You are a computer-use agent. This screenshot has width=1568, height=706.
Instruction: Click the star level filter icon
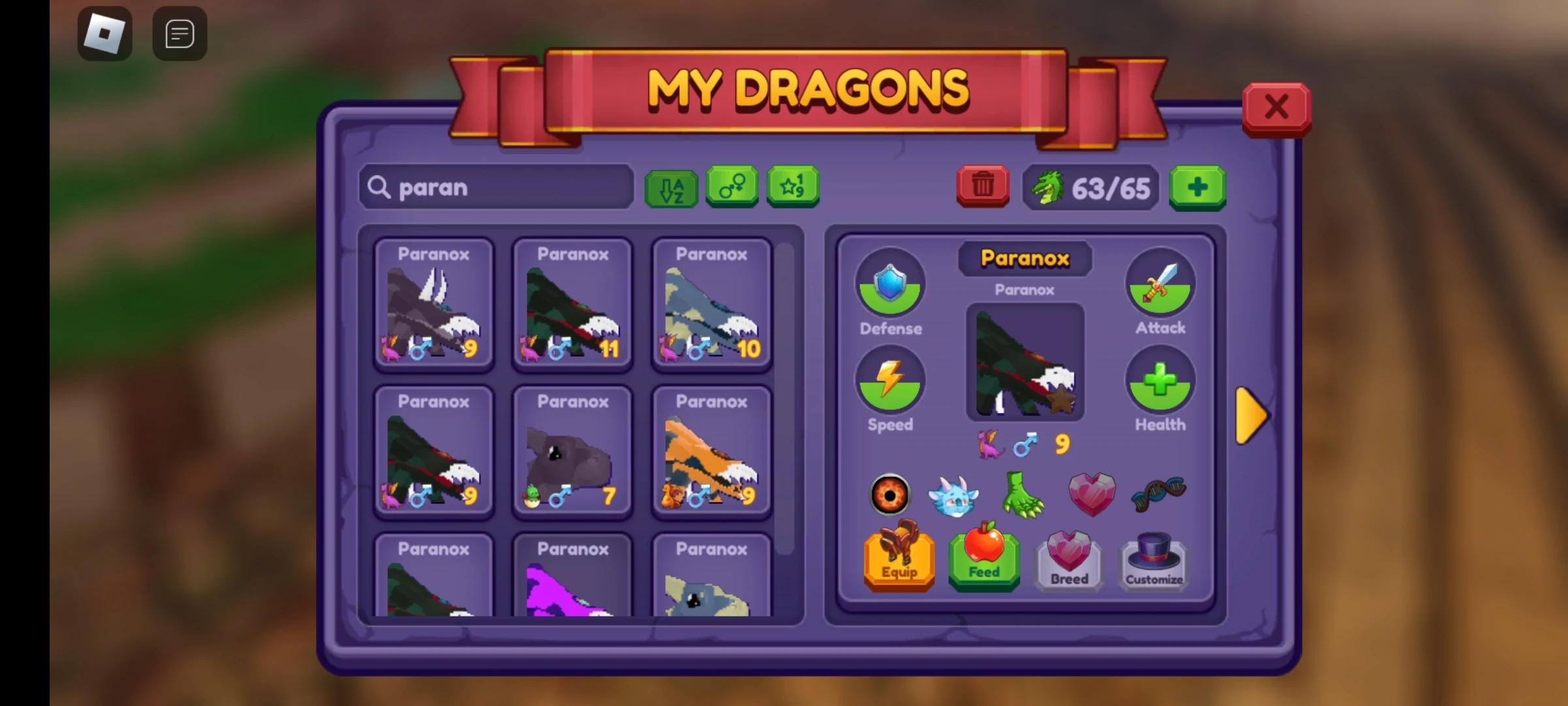792,188
